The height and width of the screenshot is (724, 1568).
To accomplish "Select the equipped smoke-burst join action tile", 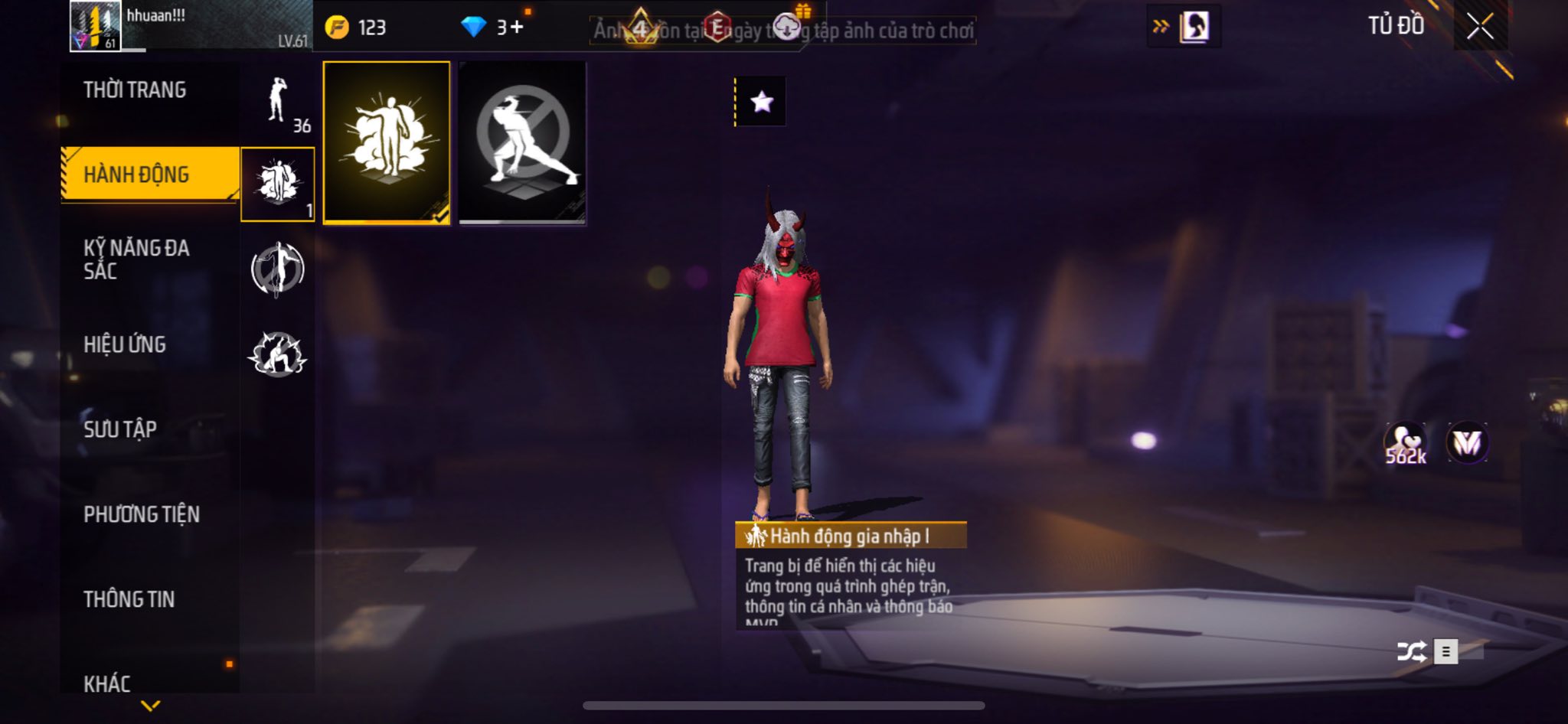I will [x=387, y=143].
